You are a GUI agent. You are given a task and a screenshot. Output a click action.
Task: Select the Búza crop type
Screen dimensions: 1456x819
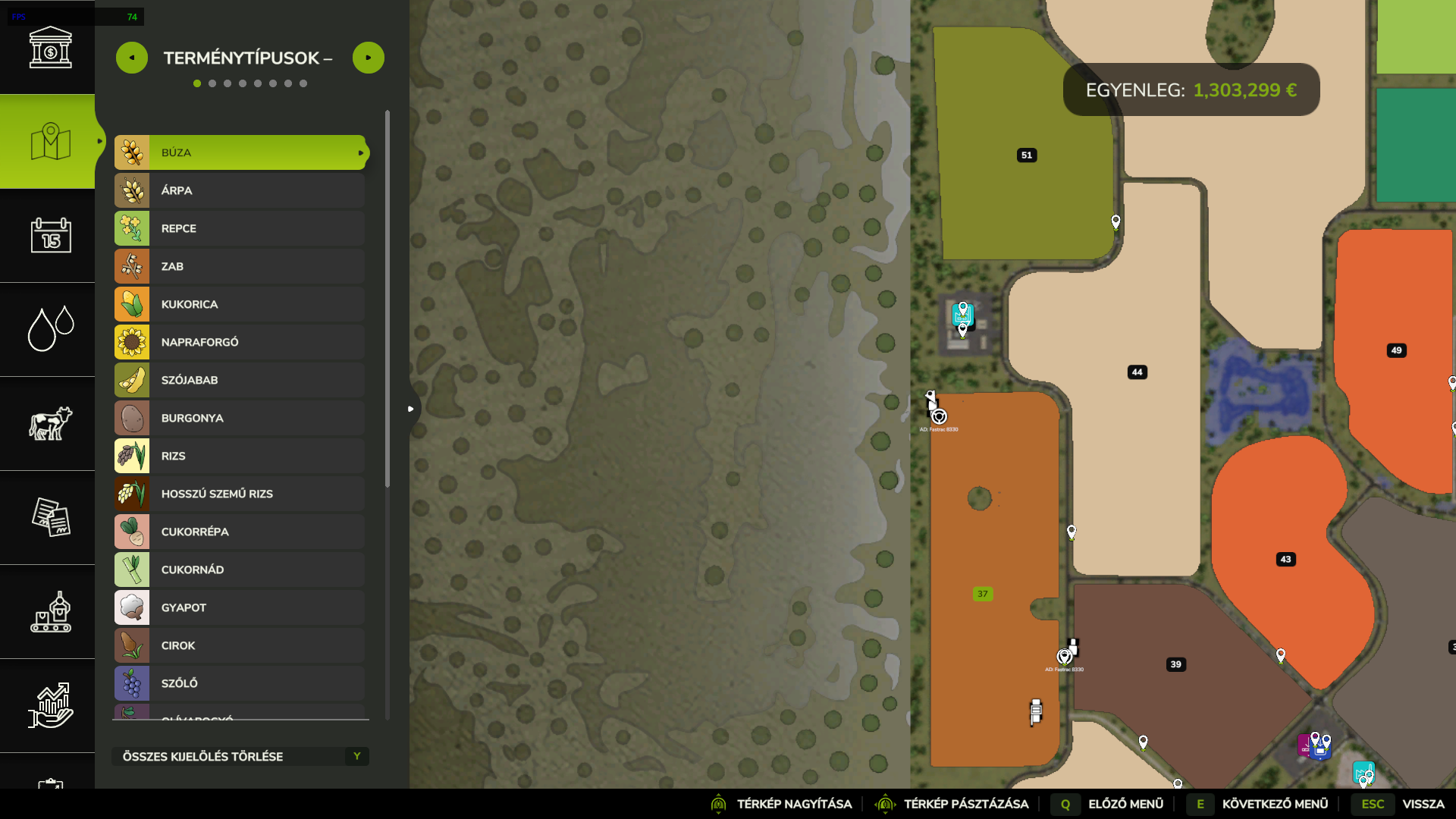(240, 152)
